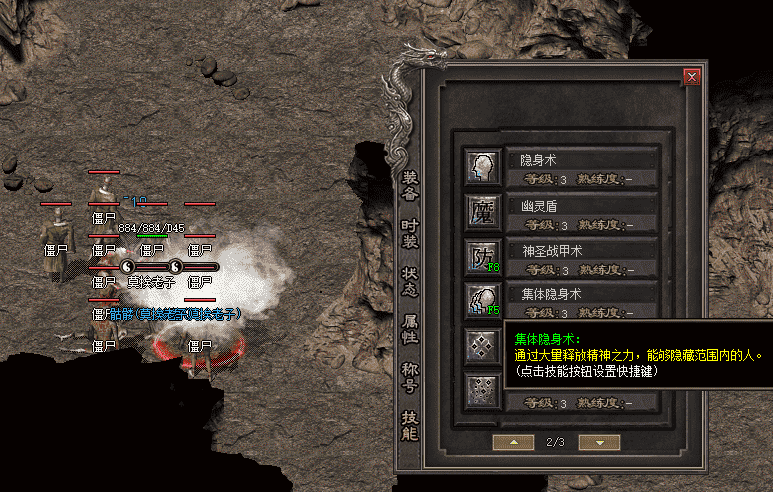Choose the 神圣战甲术 skill icon

[482, 256]
